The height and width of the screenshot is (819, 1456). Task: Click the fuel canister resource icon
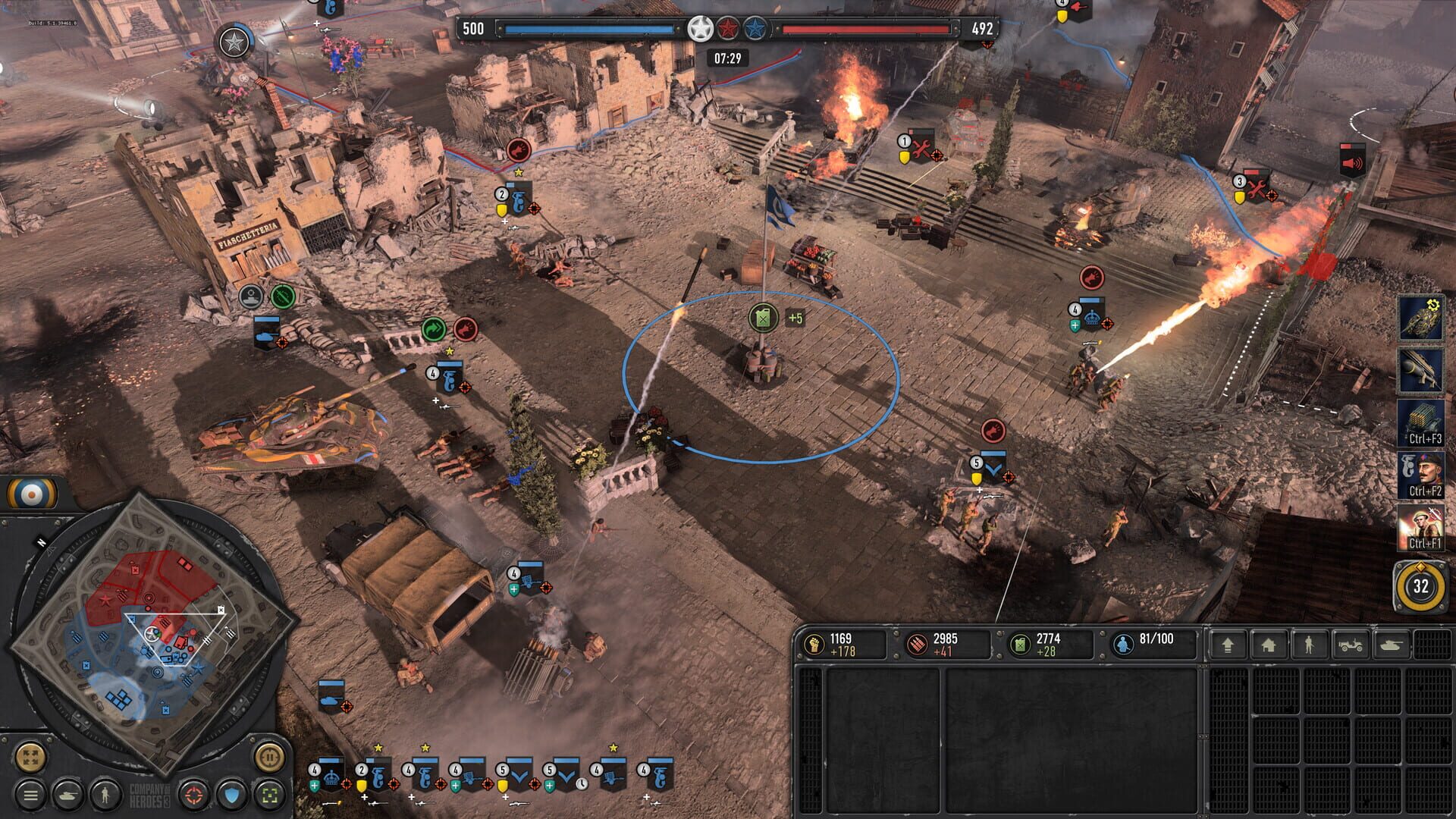click(1019, 645)
